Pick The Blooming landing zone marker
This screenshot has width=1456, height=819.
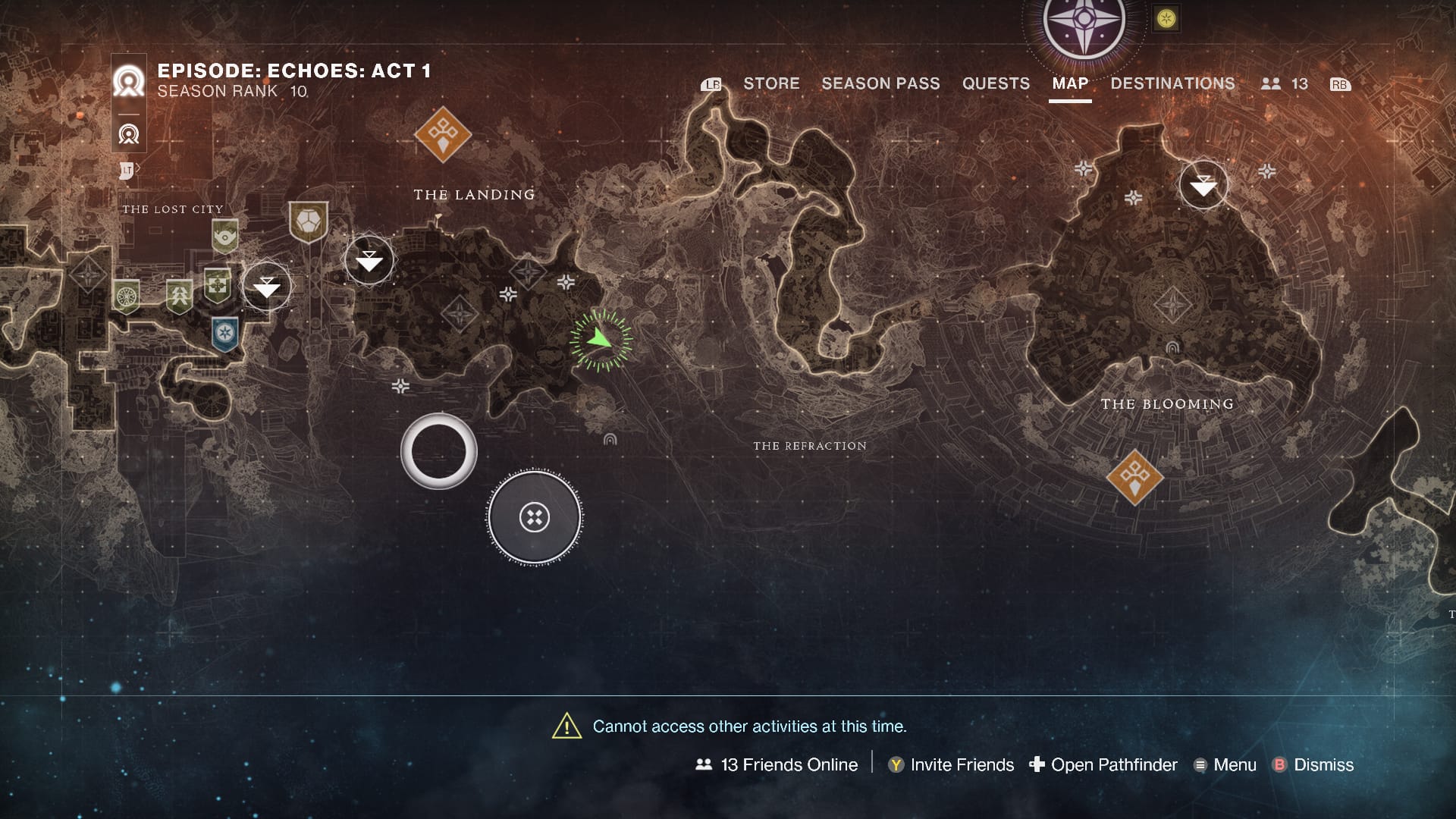point(1203,184)
